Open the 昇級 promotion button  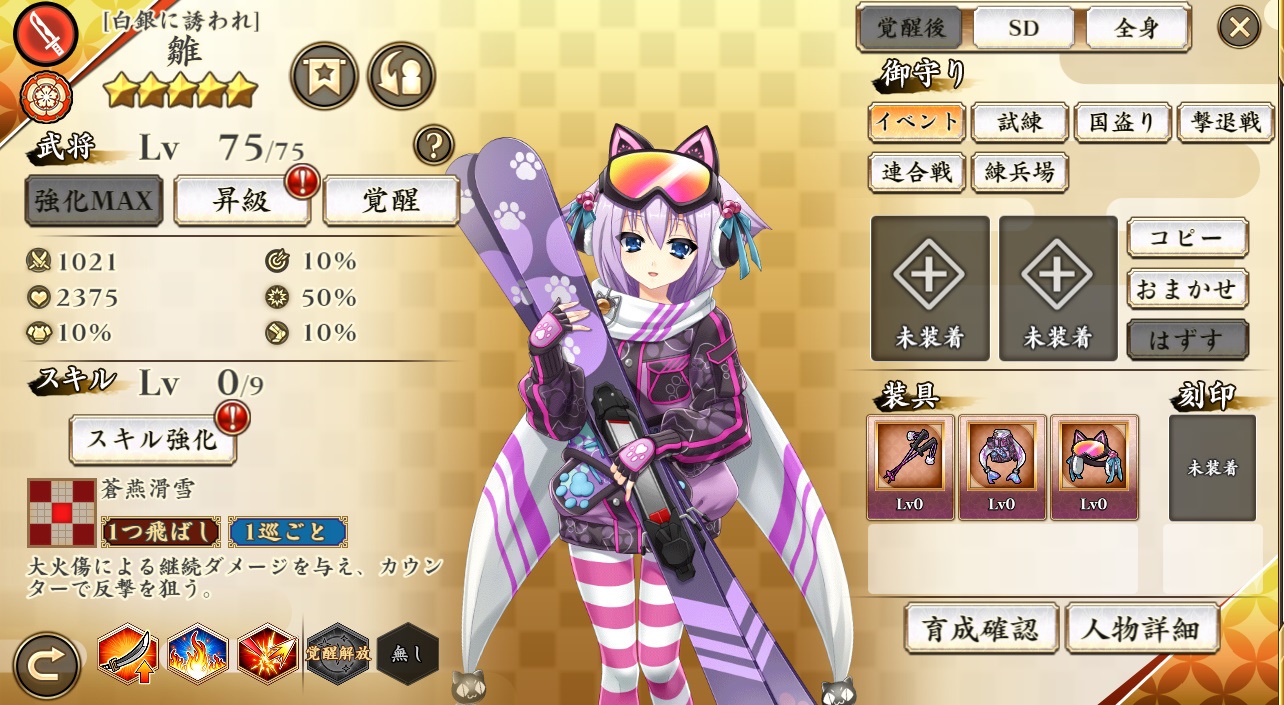point(242,200)
